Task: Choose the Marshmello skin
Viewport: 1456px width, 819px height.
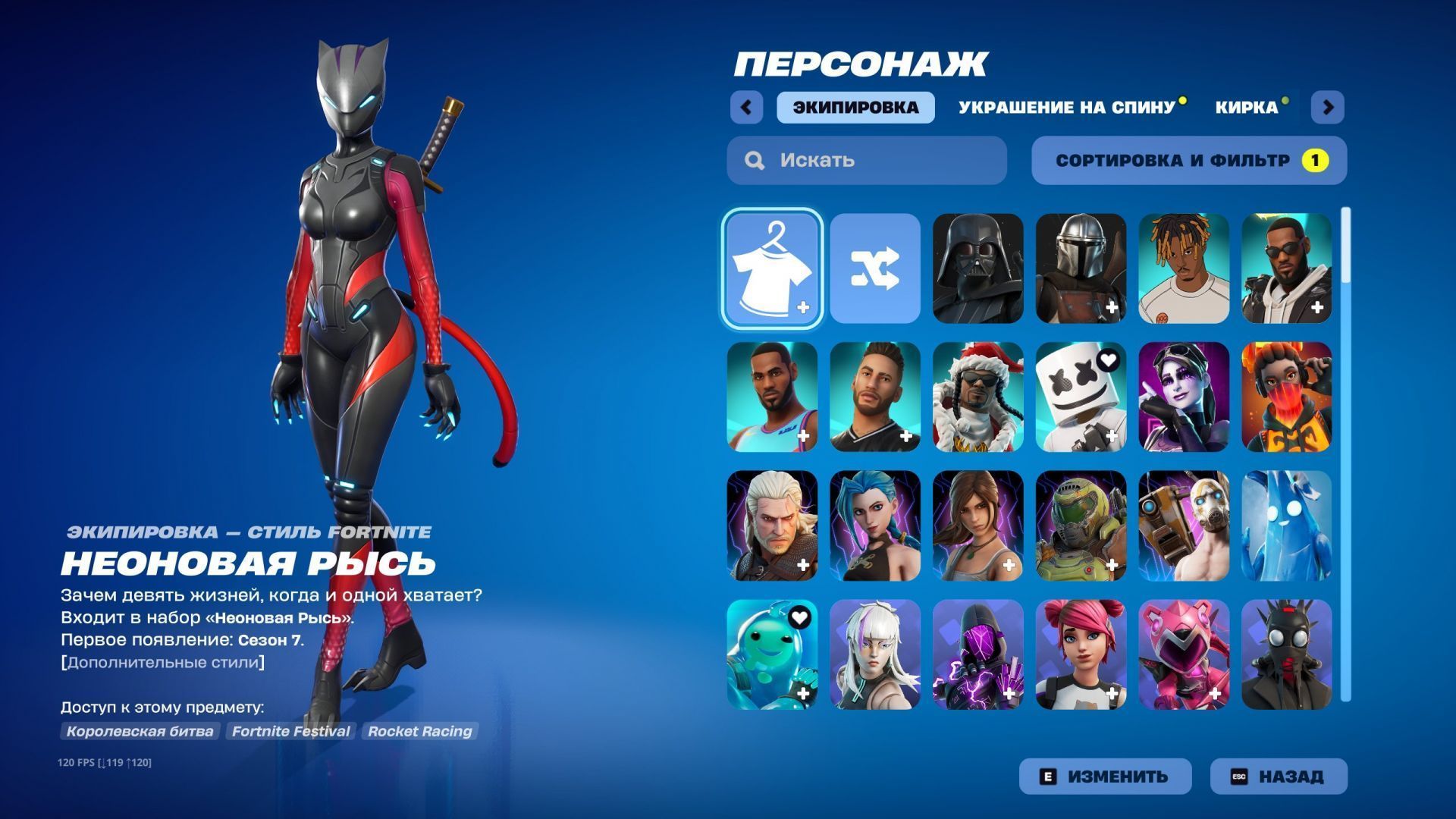Action: coord(1081,397)
